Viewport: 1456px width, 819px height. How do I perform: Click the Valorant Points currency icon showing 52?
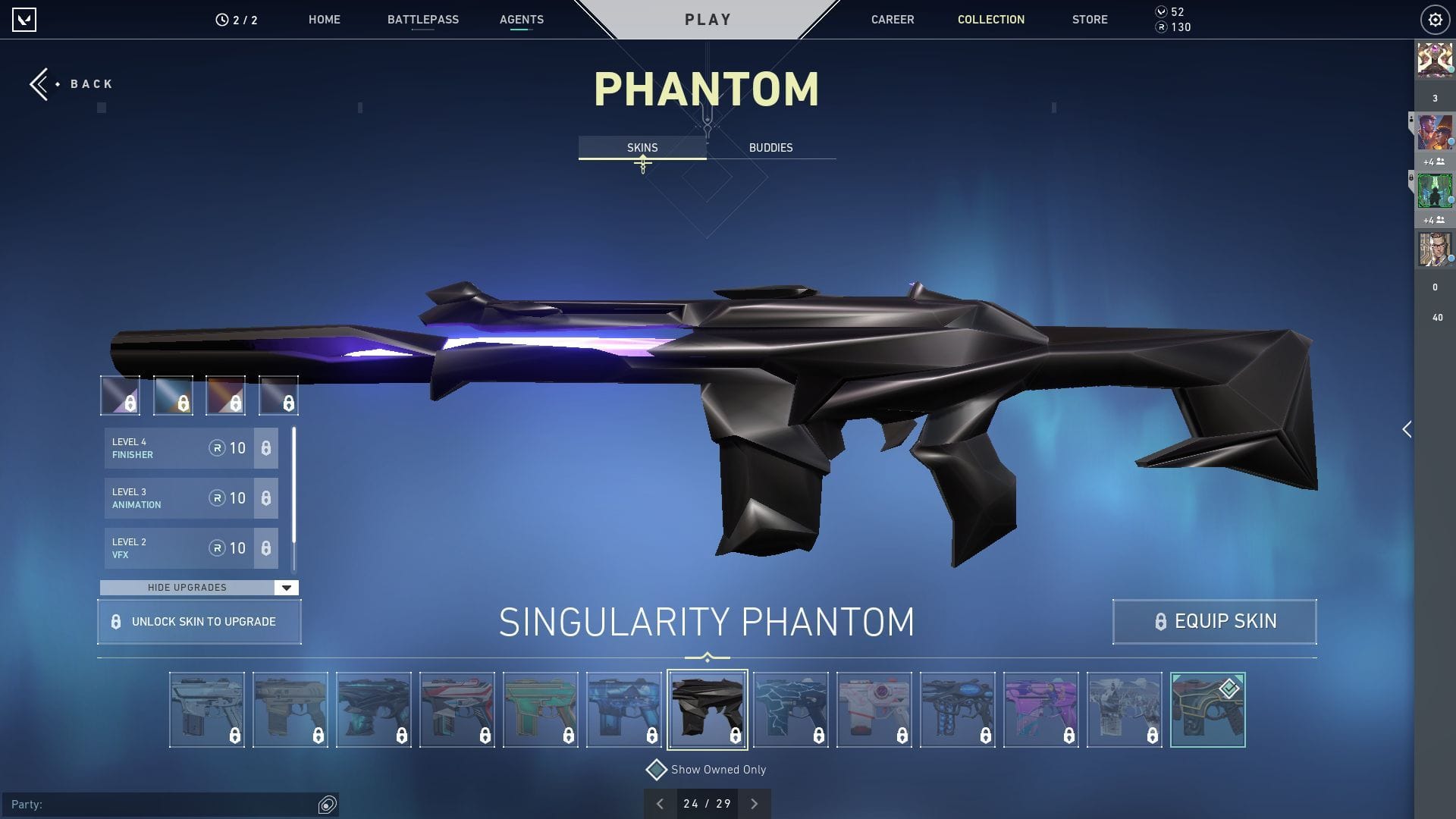(x=1159, y=12)
